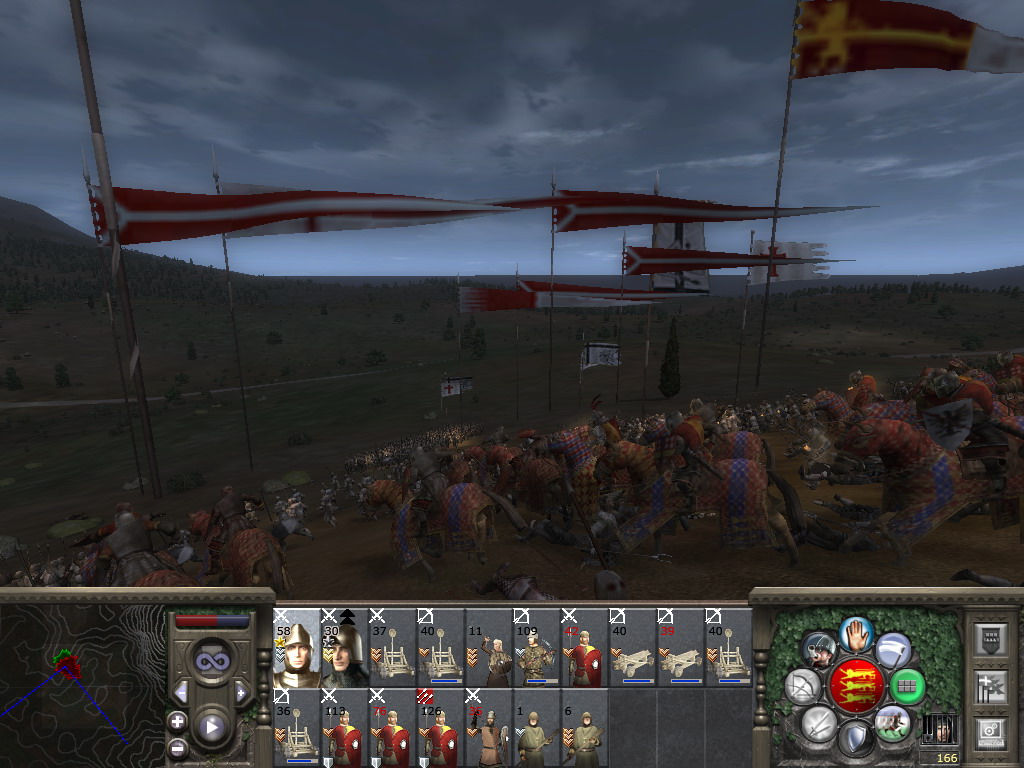
Task: Increase game speed with right arrow
Action: [241, 692]
